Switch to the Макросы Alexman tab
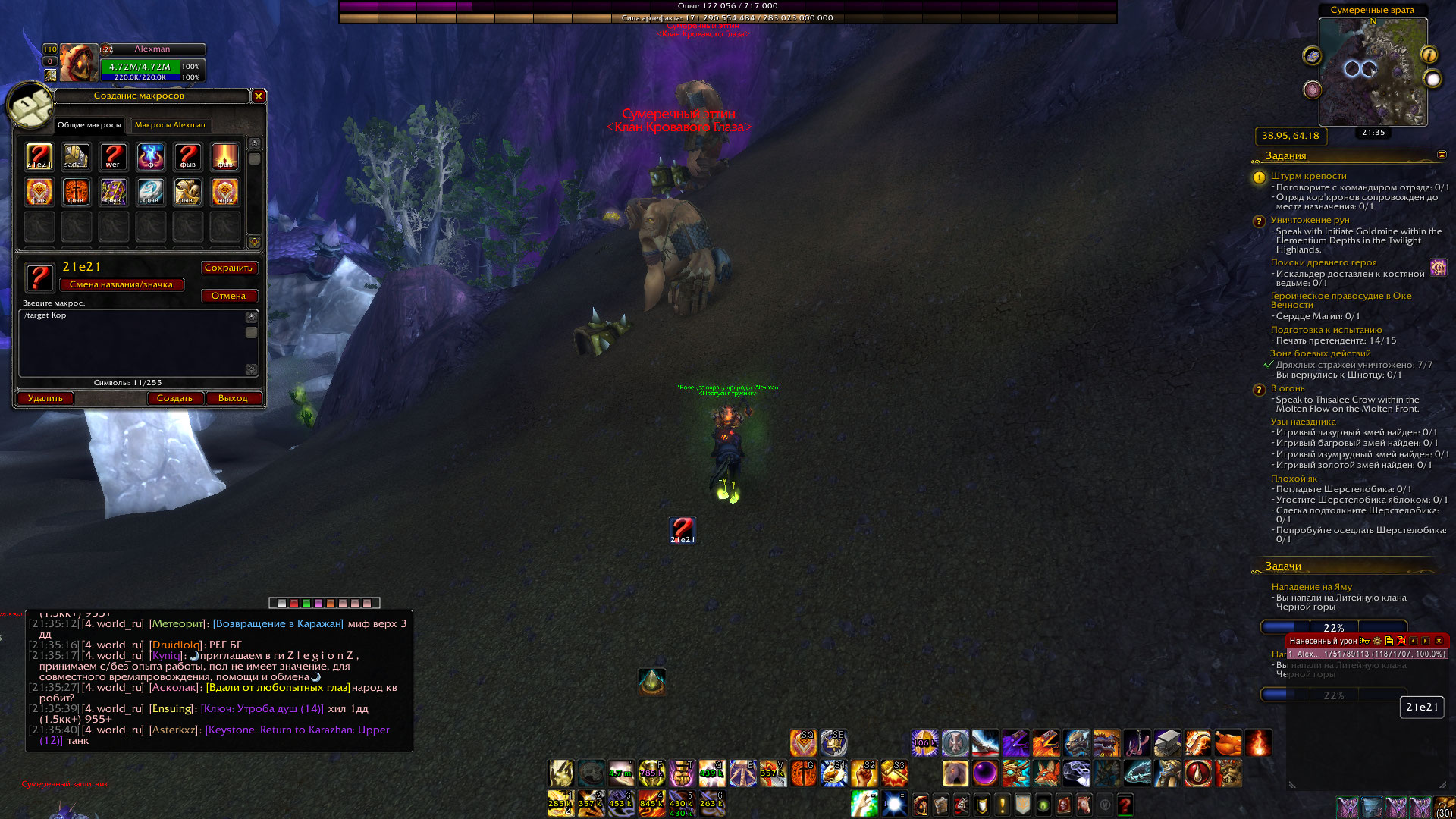Image resolution: width=1456 pixels, height=819 pixels. coord(170,125)
